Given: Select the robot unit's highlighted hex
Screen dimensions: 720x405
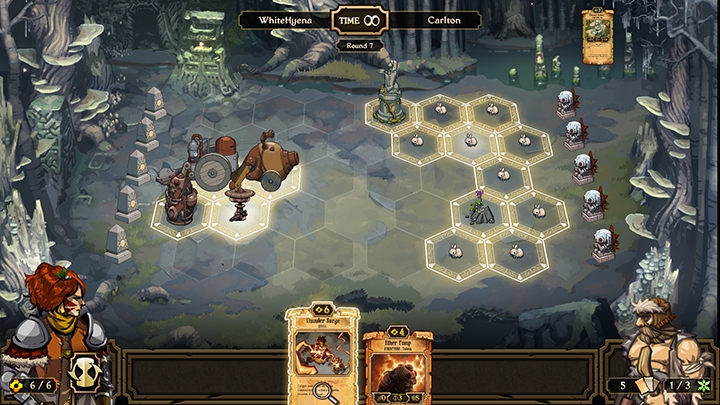Looking at the screenshot, I should [x=181, y=214].
